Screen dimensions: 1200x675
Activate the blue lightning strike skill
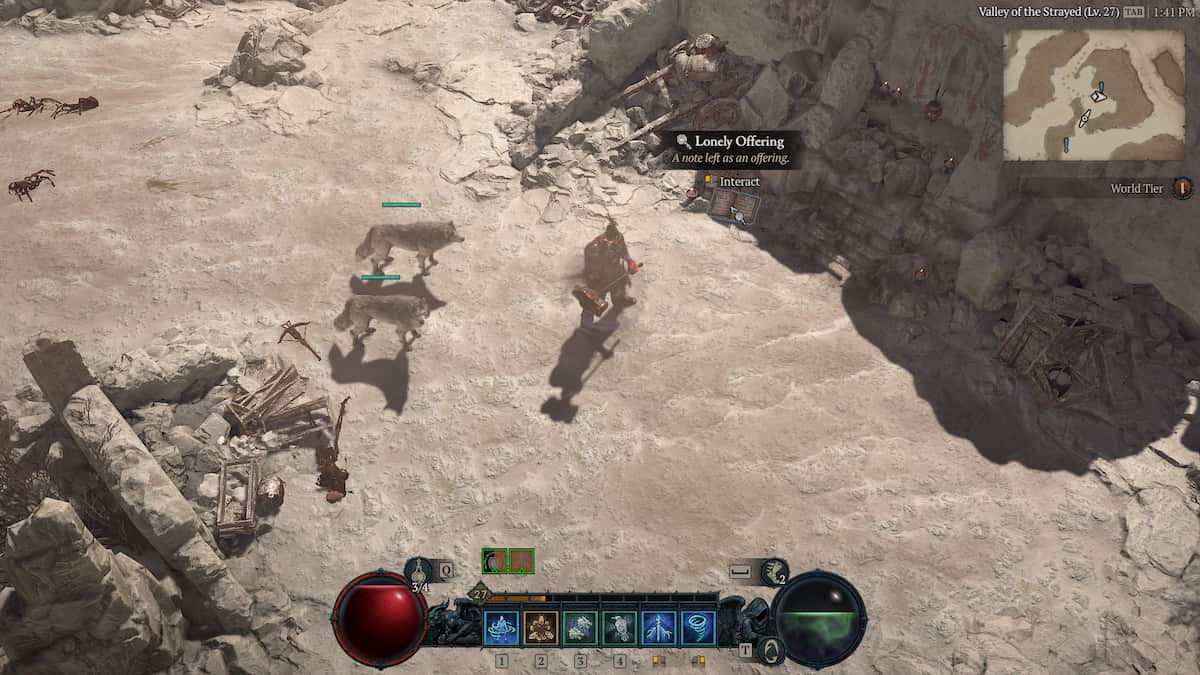[659, 627]
